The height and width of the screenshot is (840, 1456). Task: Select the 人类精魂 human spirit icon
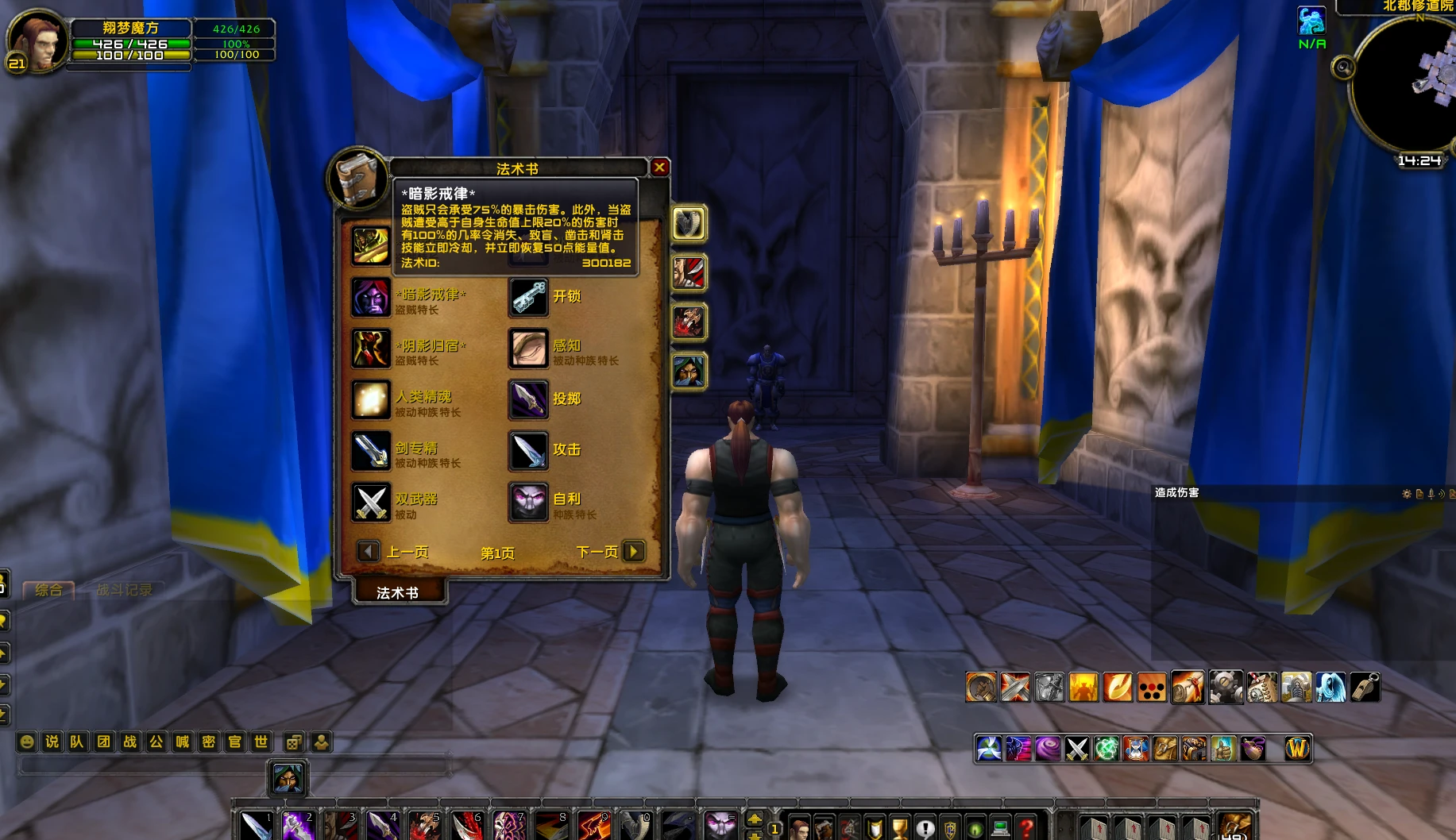(371, 399)
